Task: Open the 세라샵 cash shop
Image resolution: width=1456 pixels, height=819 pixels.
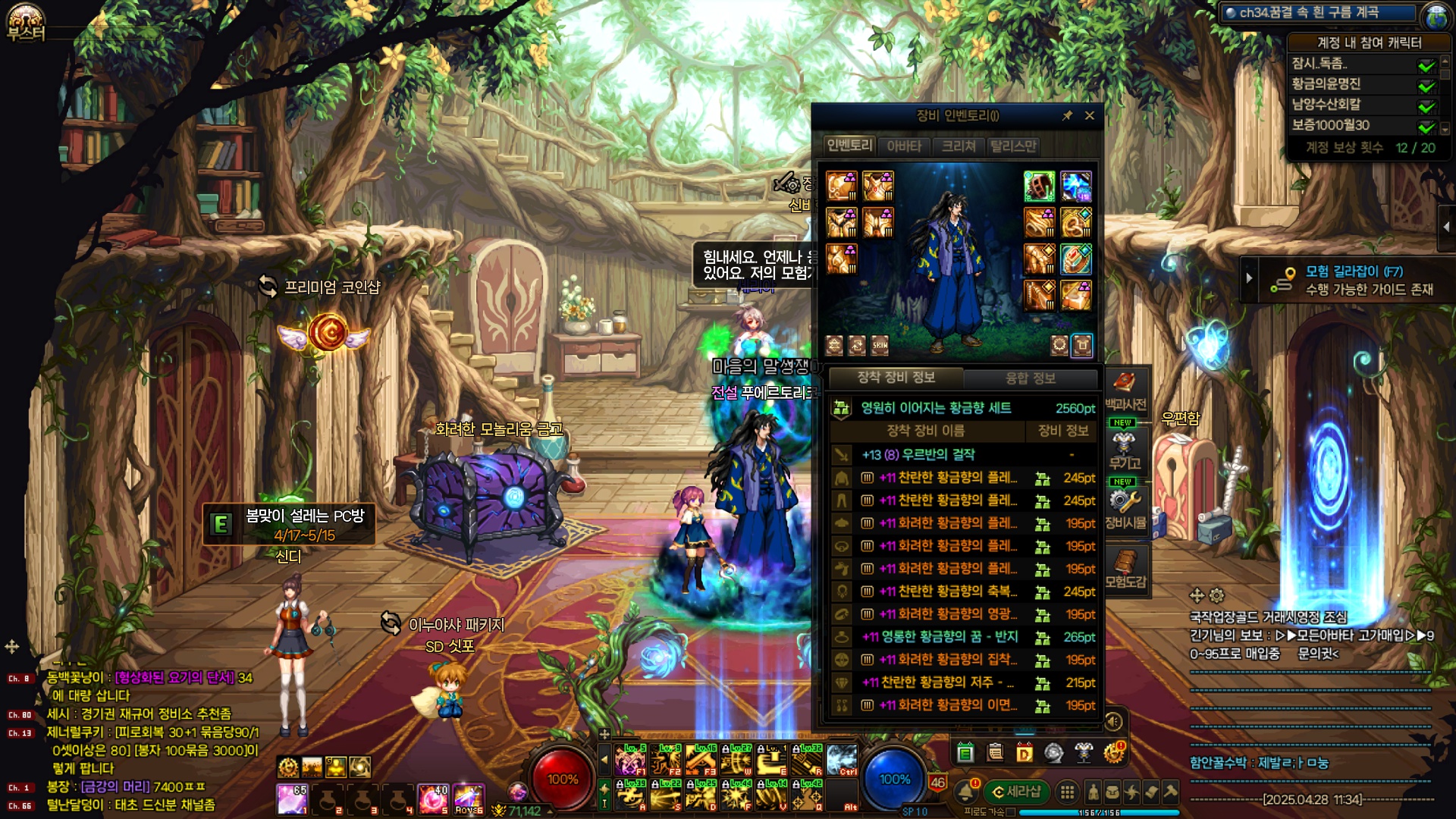Action: (x=1015, y=792)
